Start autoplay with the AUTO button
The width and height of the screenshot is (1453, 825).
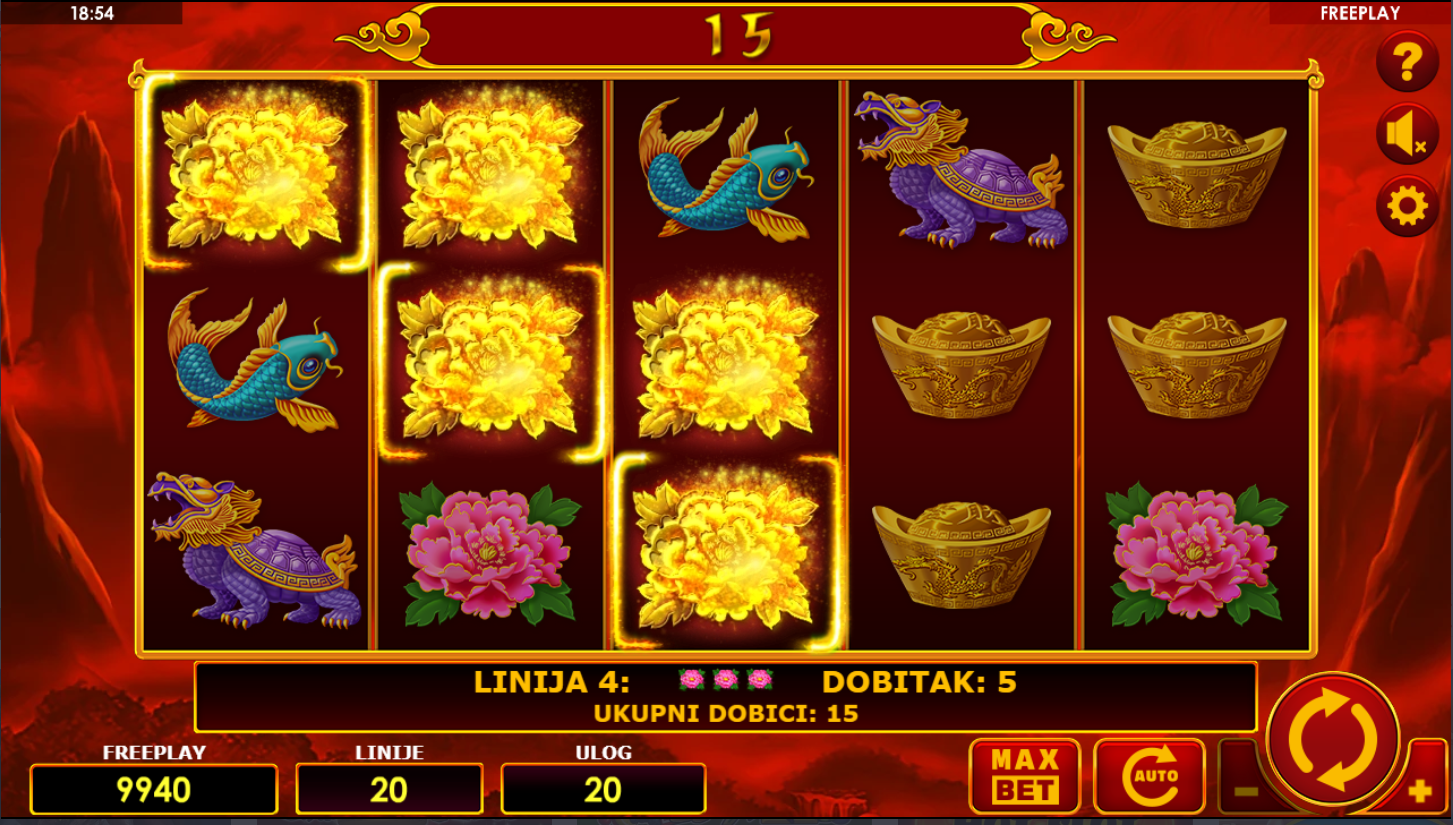coord(1149,776)
